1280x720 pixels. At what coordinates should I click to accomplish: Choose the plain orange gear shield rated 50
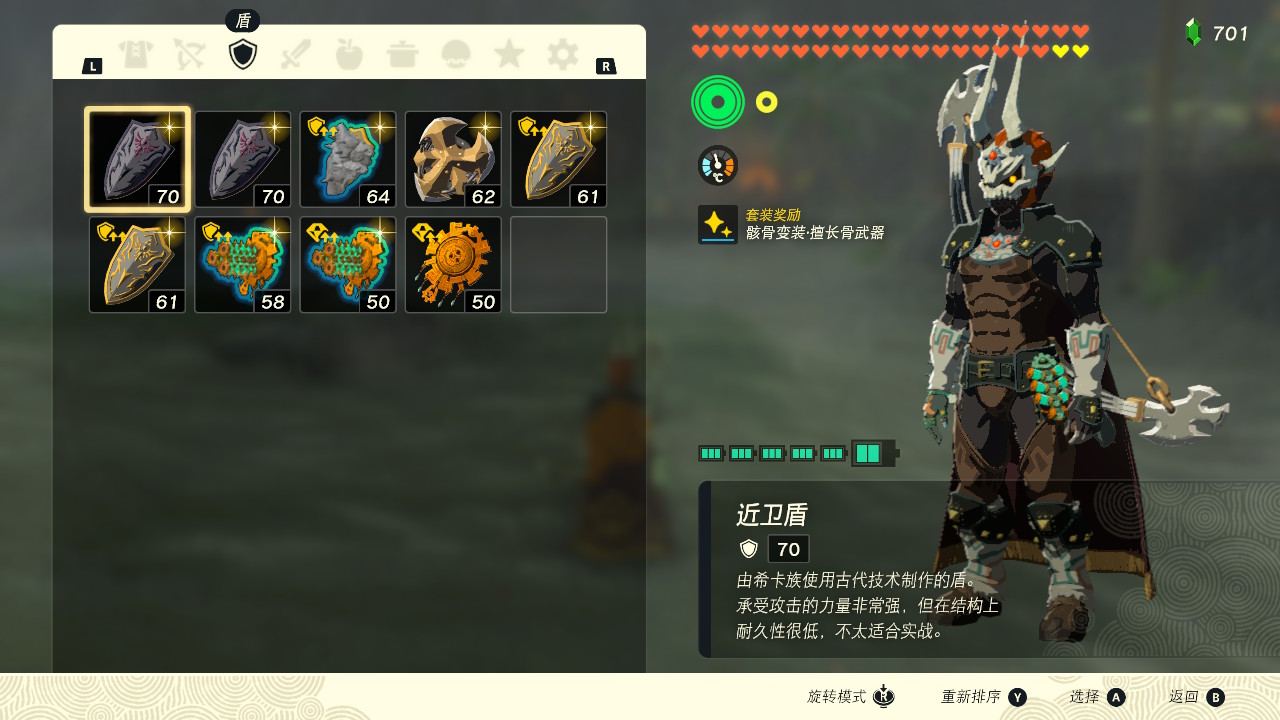click(453, 265)
